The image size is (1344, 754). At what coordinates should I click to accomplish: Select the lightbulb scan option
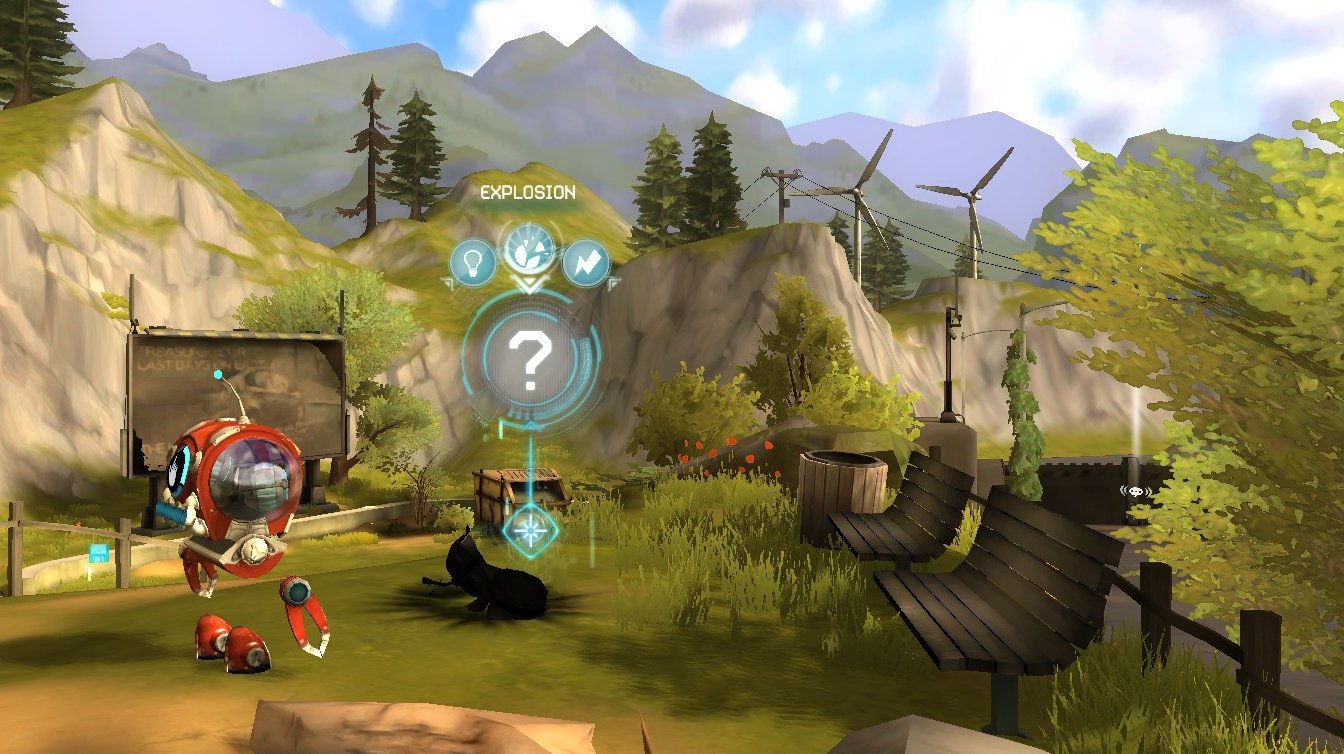coord(472,263)
